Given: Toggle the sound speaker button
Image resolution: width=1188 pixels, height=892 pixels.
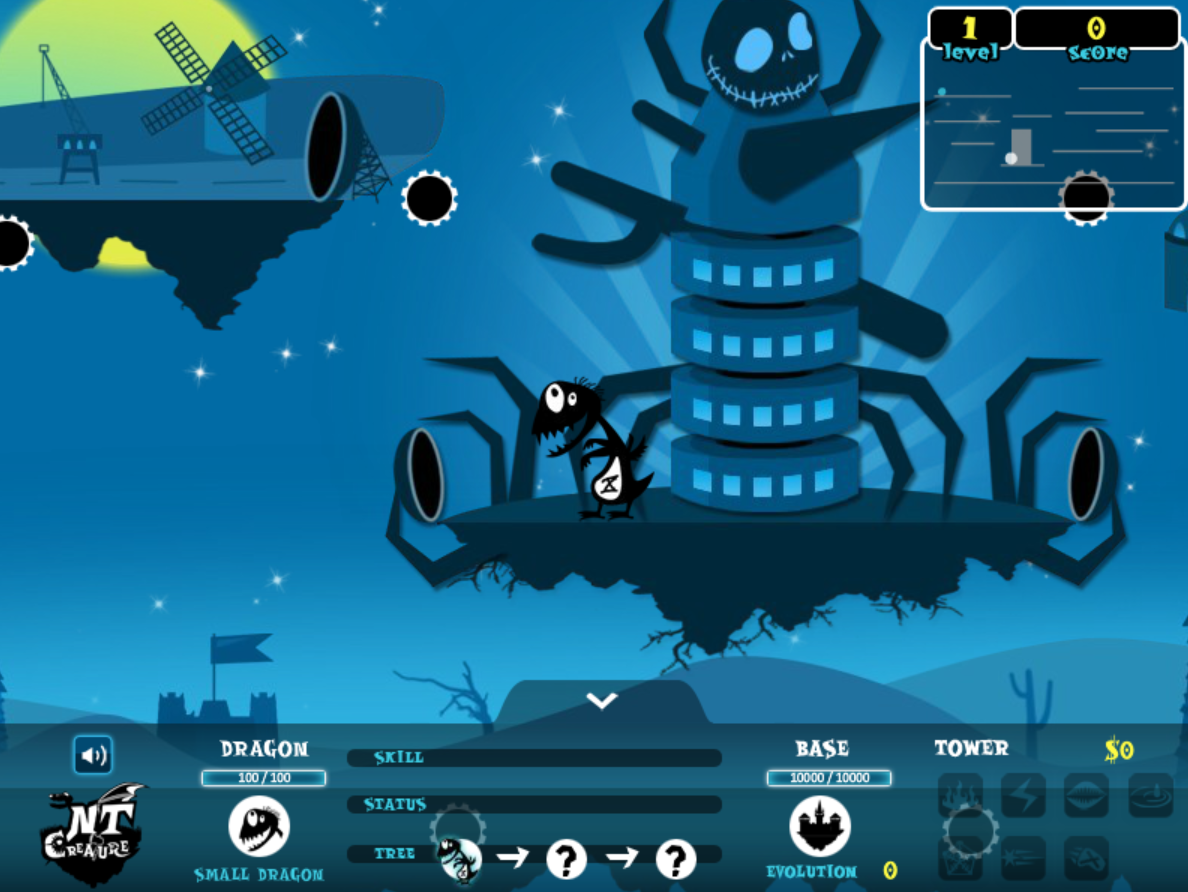Looking at the screenshot, I should [x=93, y=755].
